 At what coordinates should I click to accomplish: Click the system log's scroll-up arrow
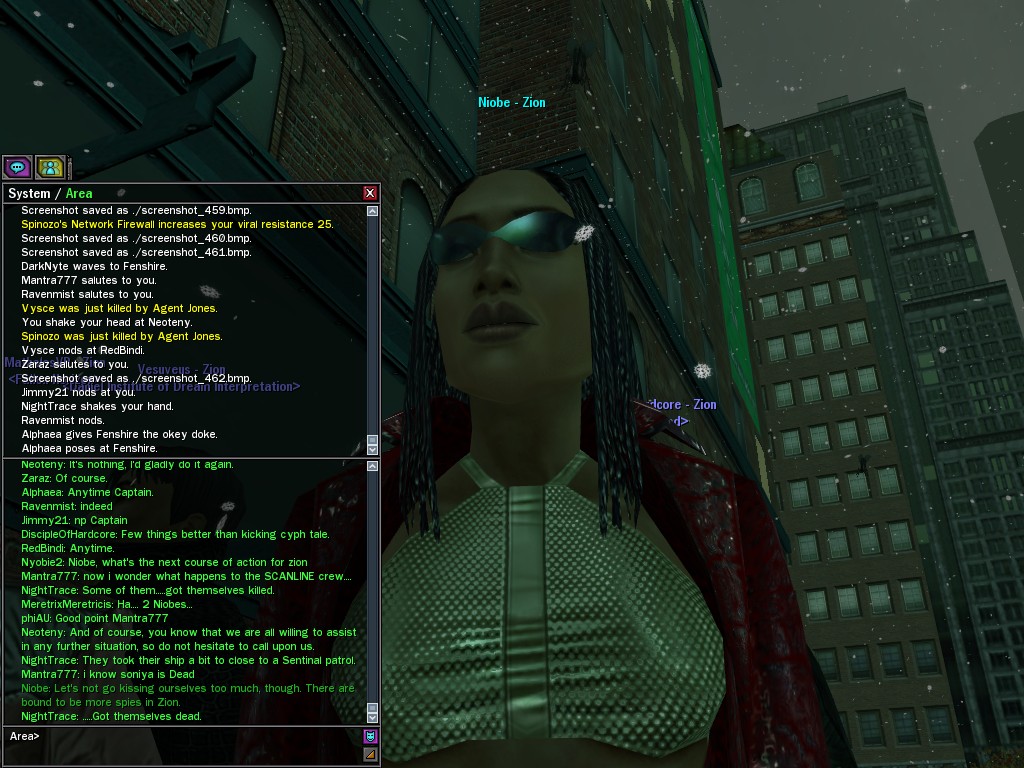tap(373, 211)
